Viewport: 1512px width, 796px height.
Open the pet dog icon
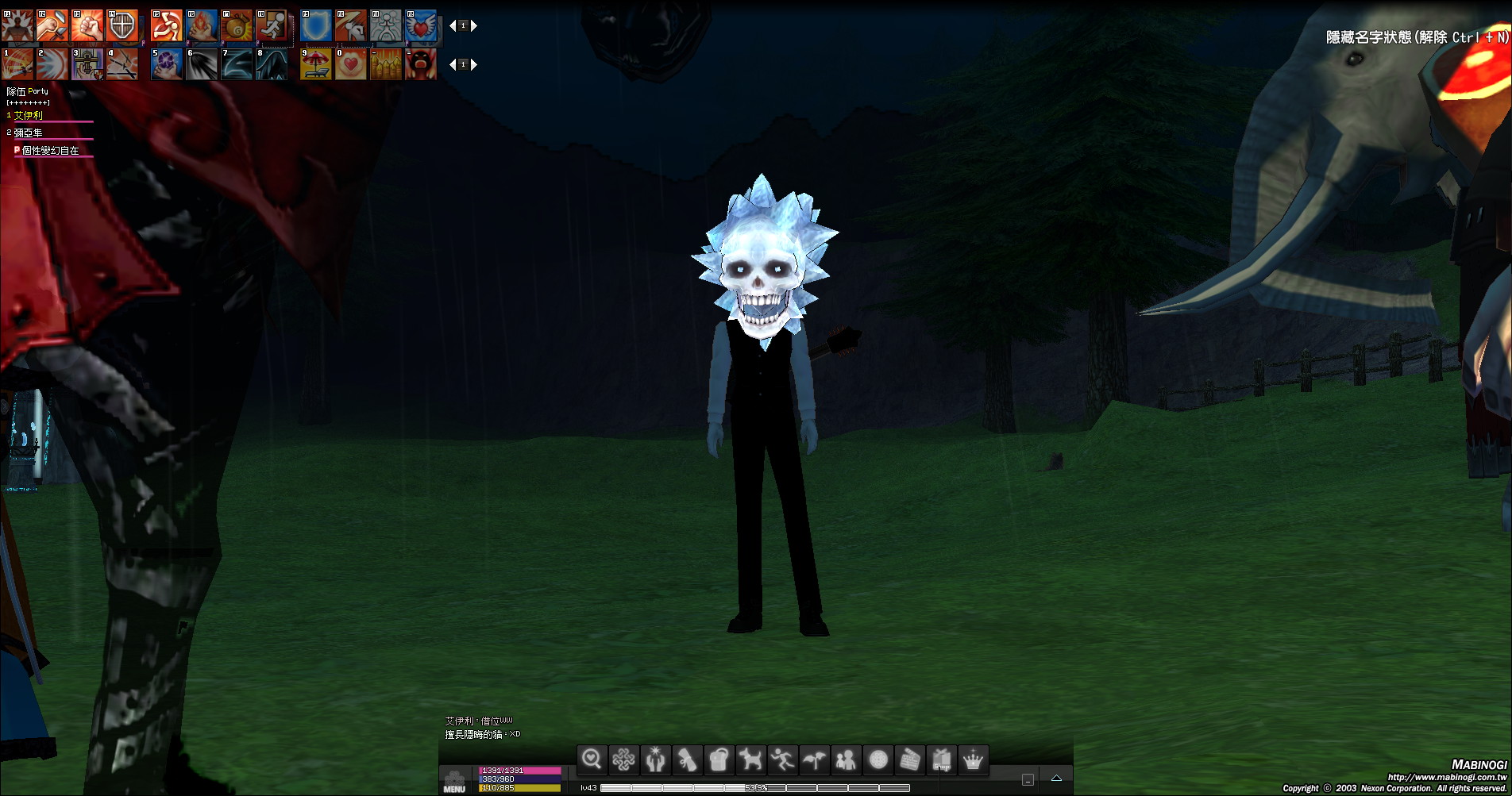click(750, 760)
